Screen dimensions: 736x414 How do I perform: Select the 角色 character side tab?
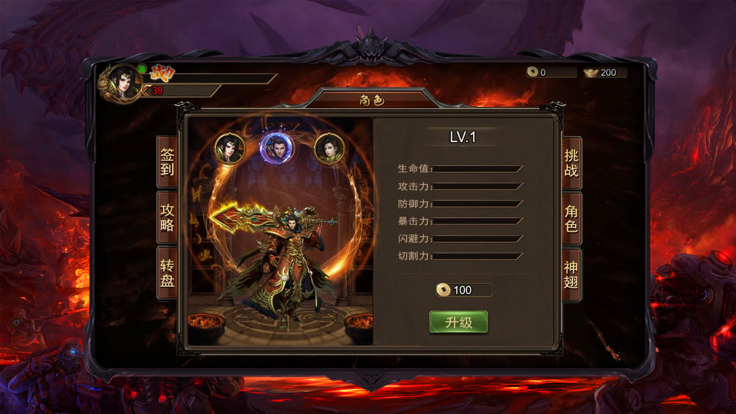point(571,218)
